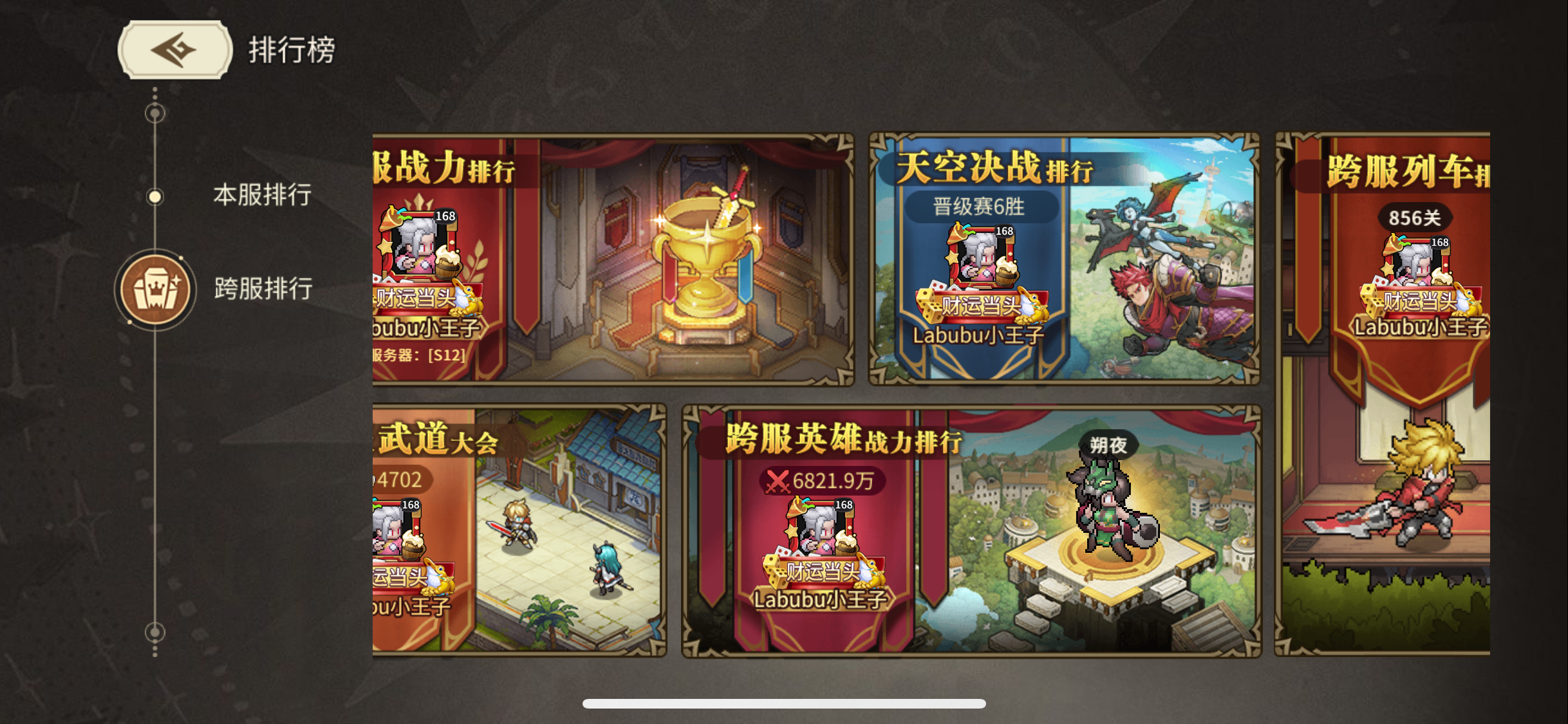Select the 本服排行 sidebar option
This screenshot has width=1568, height=724.
[263, 196]
